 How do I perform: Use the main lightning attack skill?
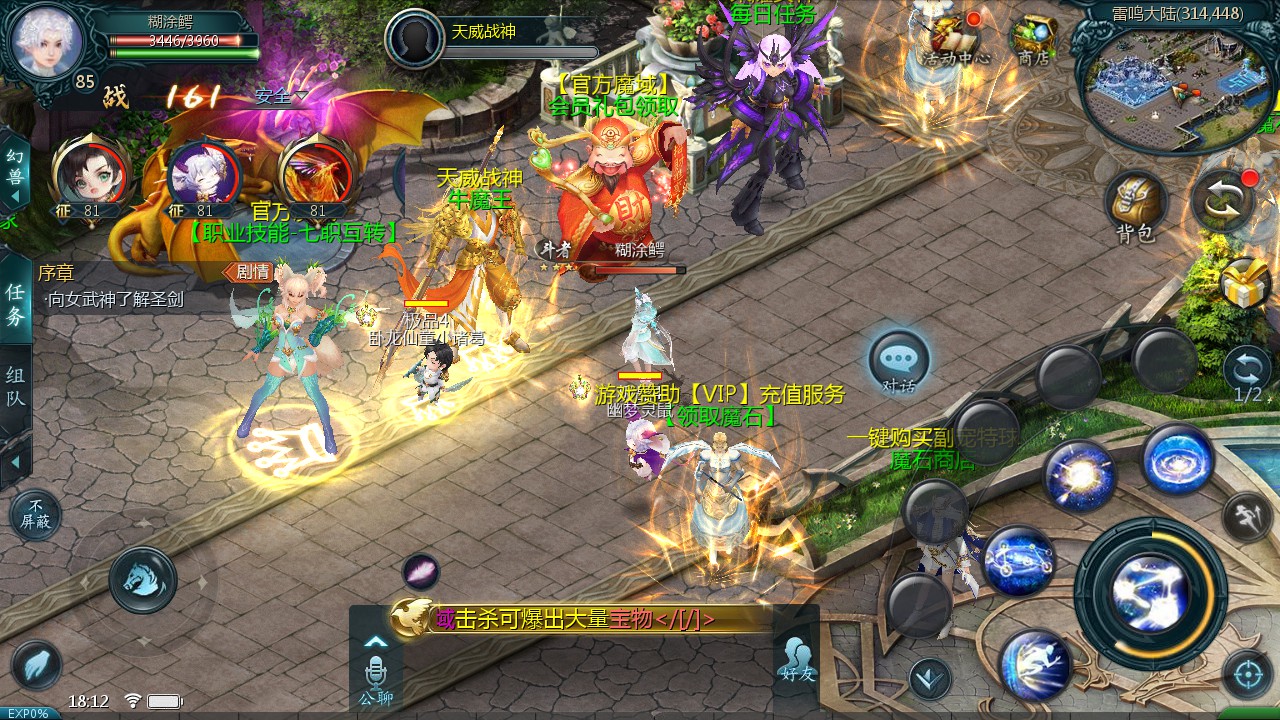1150,592
